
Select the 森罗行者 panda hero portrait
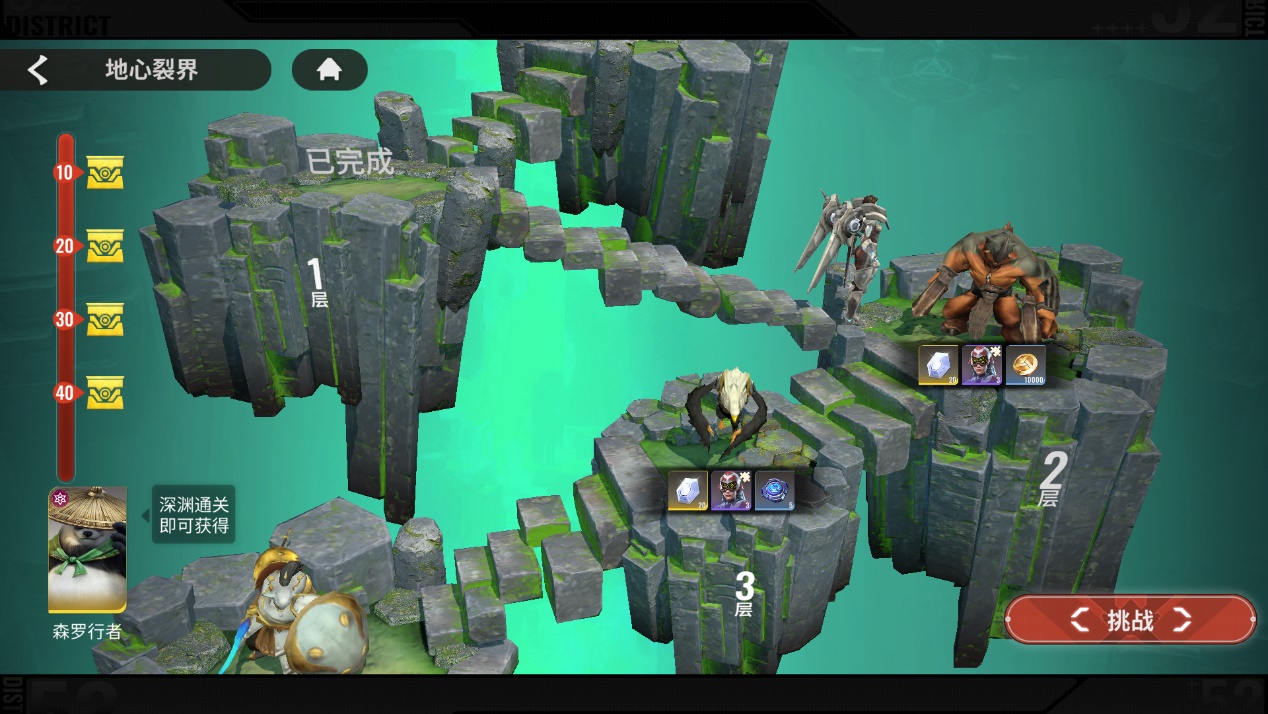(x=88, y=549)
